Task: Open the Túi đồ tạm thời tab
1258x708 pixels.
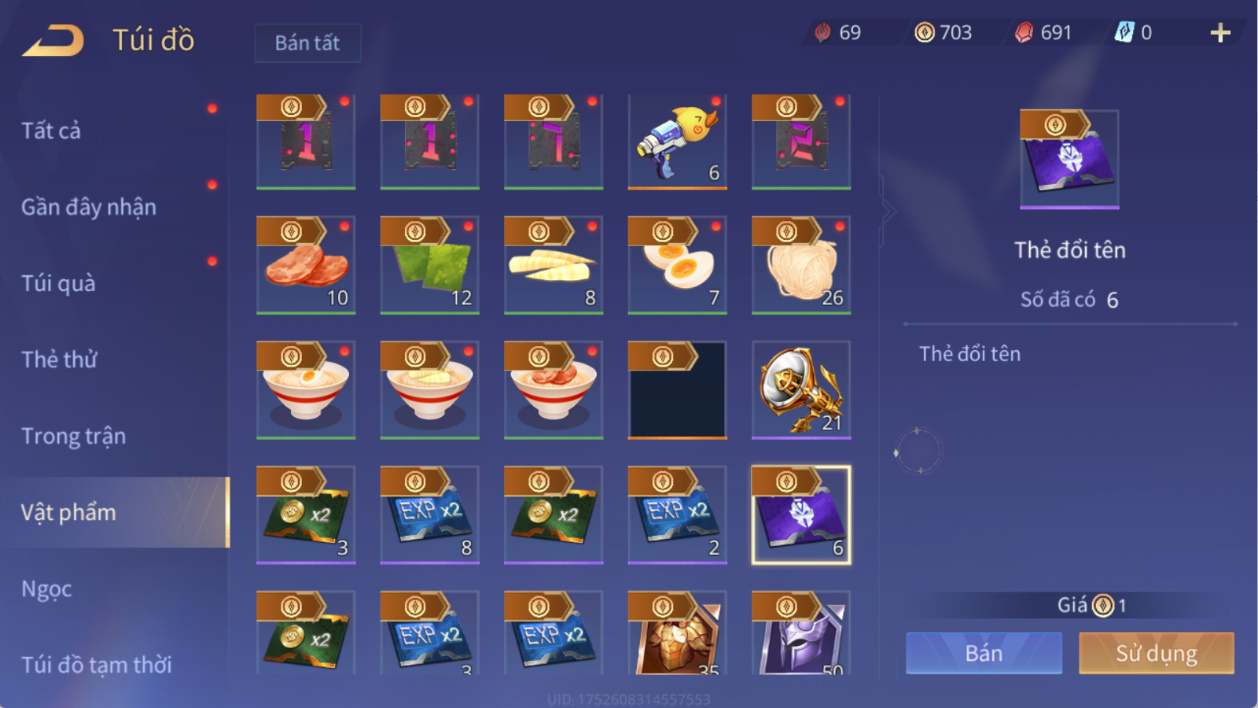Action: point(96,664)
